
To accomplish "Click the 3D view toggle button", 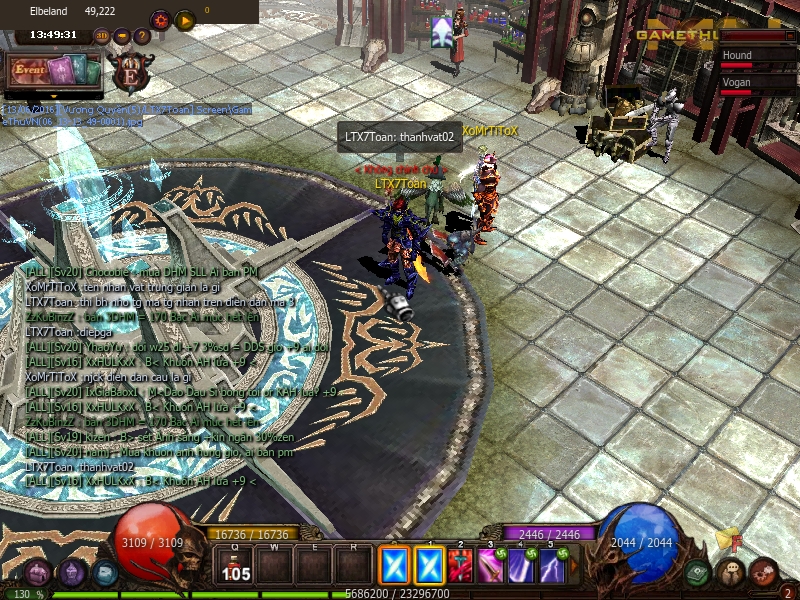I will 102,36.
